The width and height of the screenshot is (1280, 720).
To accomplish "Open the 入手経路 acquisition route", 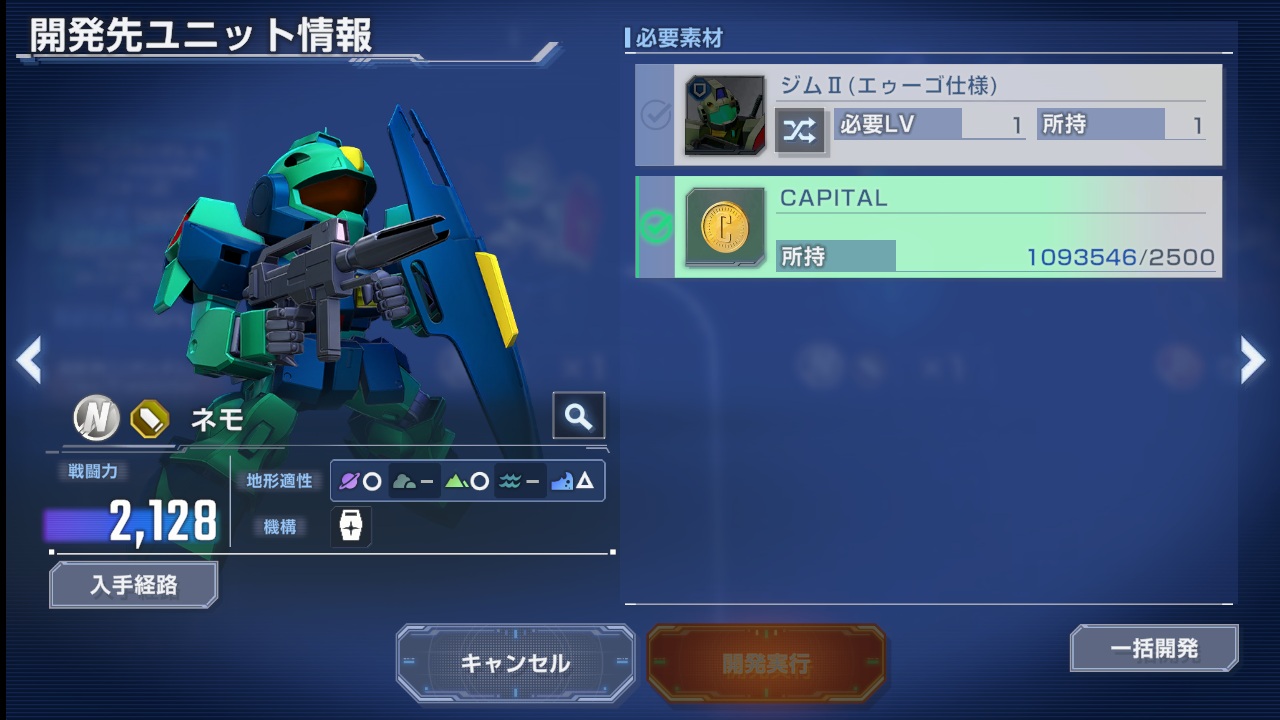I will point(133,585).
